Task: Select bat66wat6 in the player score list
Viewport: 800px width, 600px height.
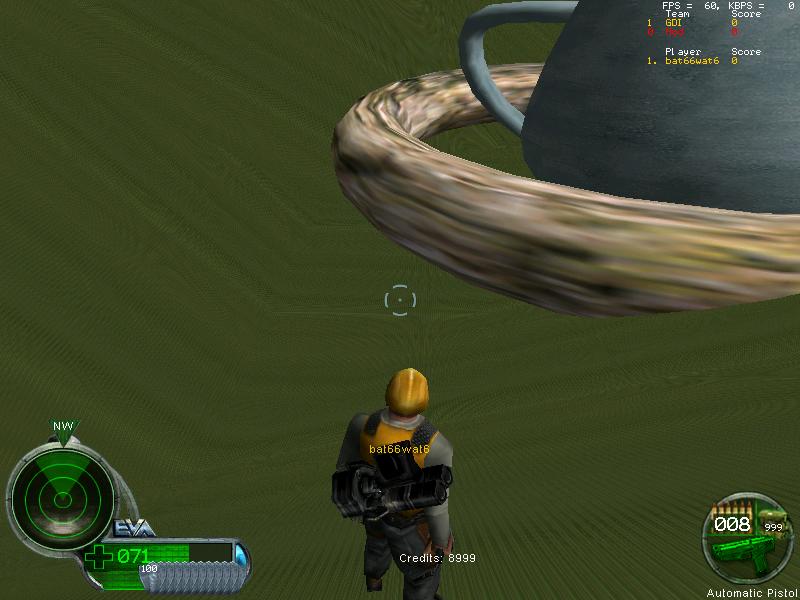Action: click(x=692, y=61)
